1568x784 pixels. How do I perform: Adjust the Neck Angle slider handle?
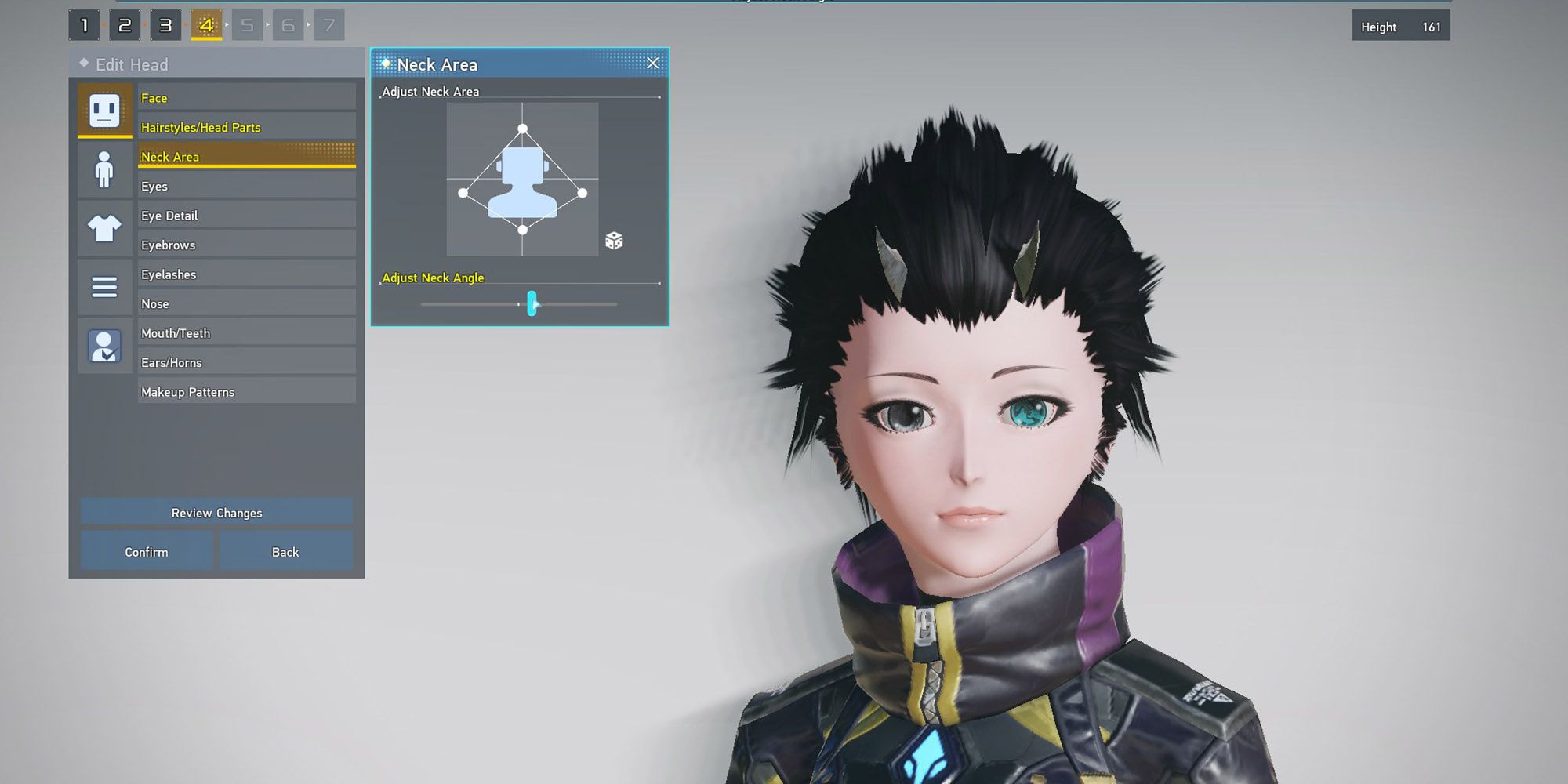click(x=532, y=304)
